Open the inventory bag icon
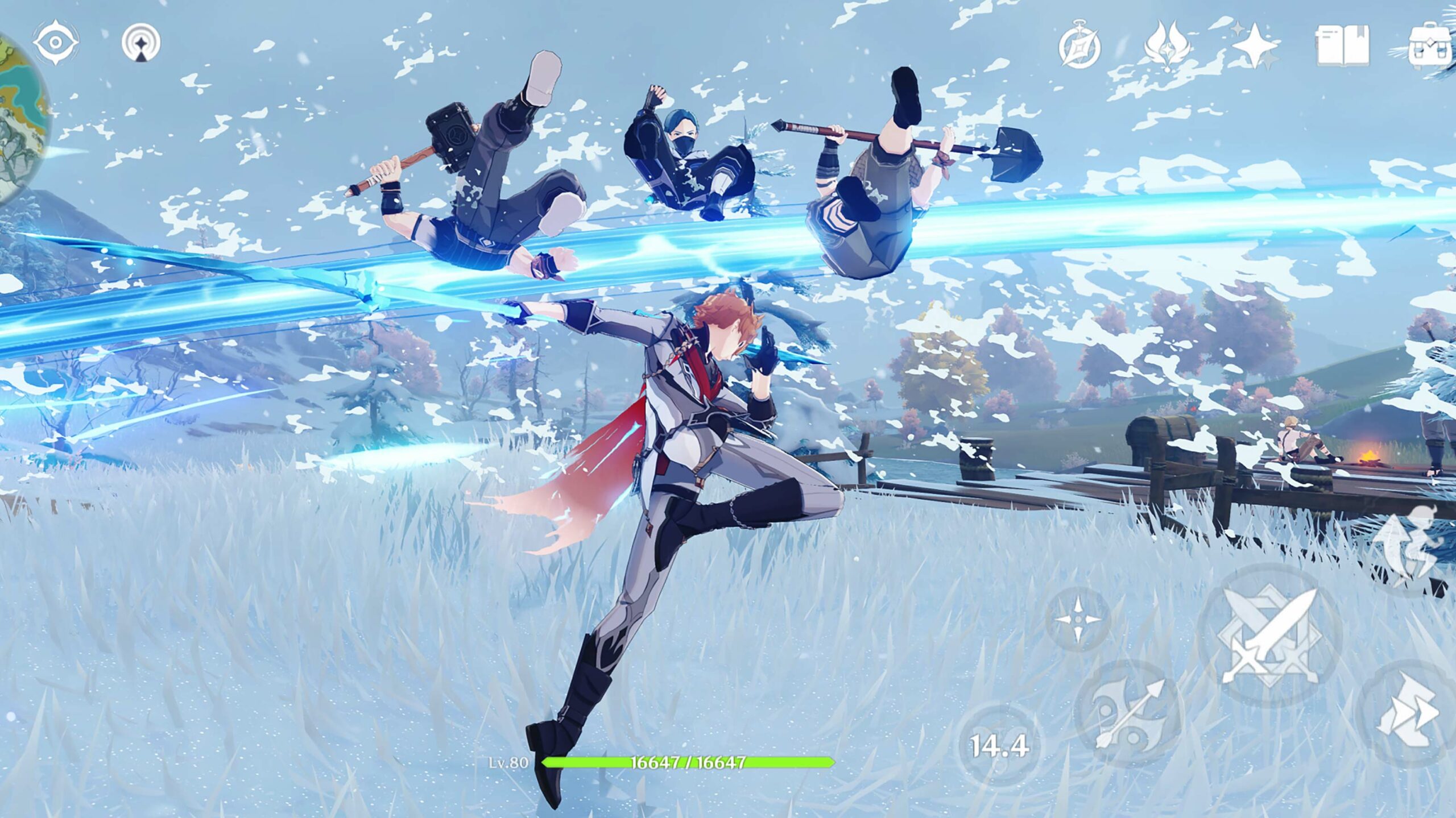 [x=1429, y=45]
